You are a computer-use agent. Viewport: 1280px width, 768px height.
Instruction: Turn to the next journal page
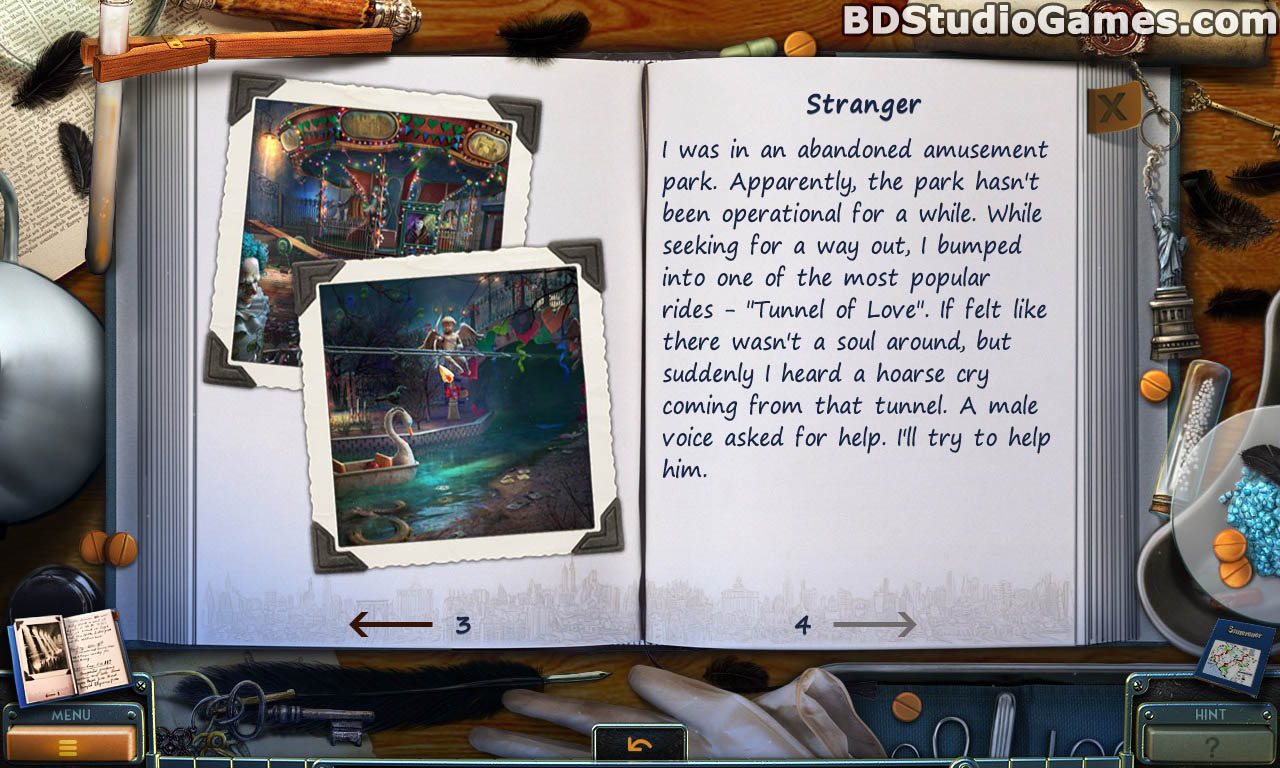[x=873, y=625]
